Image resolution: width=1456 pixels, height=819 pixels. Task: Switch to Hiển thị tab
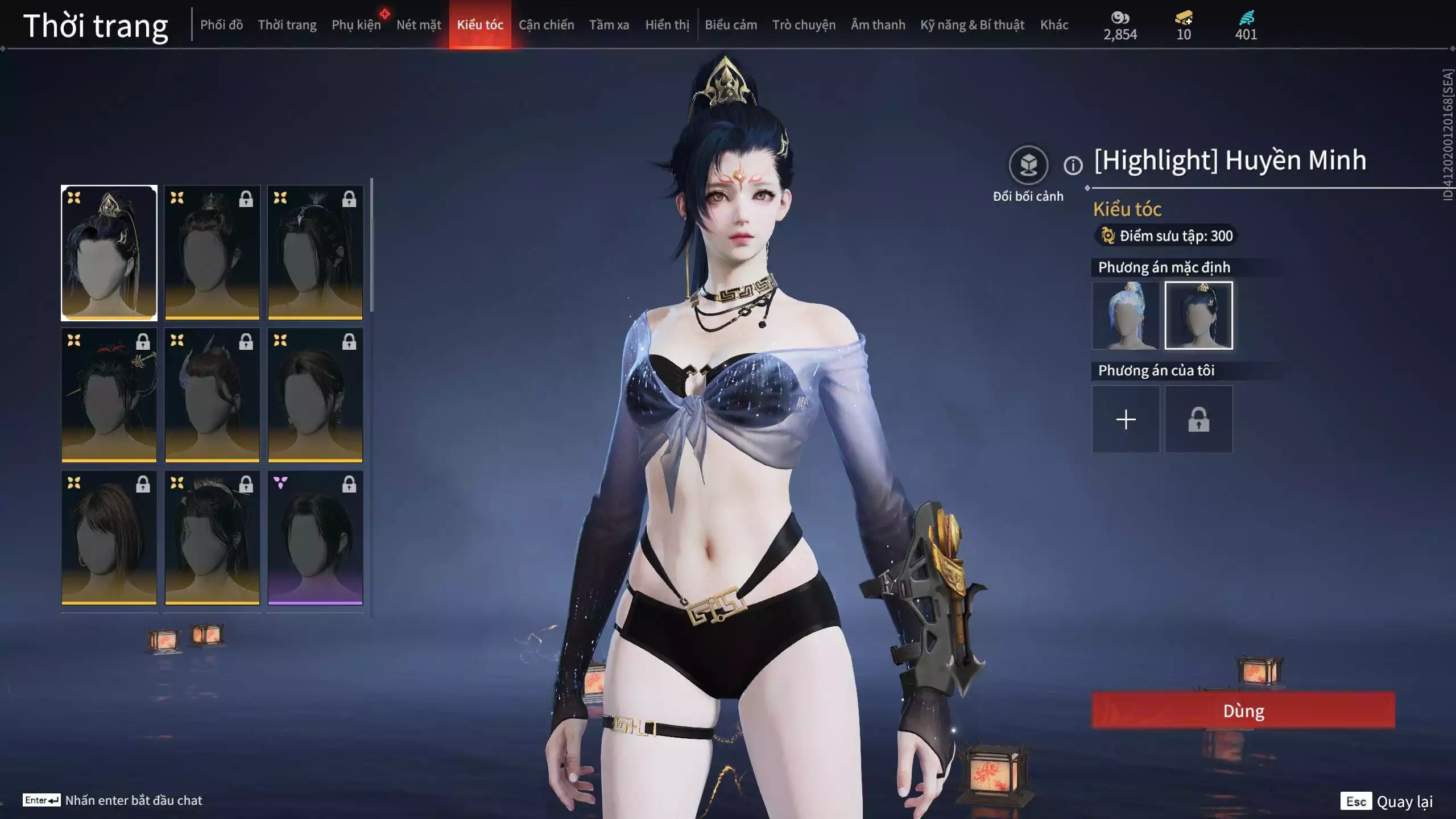pyautogui.click(x=667, y=25)
